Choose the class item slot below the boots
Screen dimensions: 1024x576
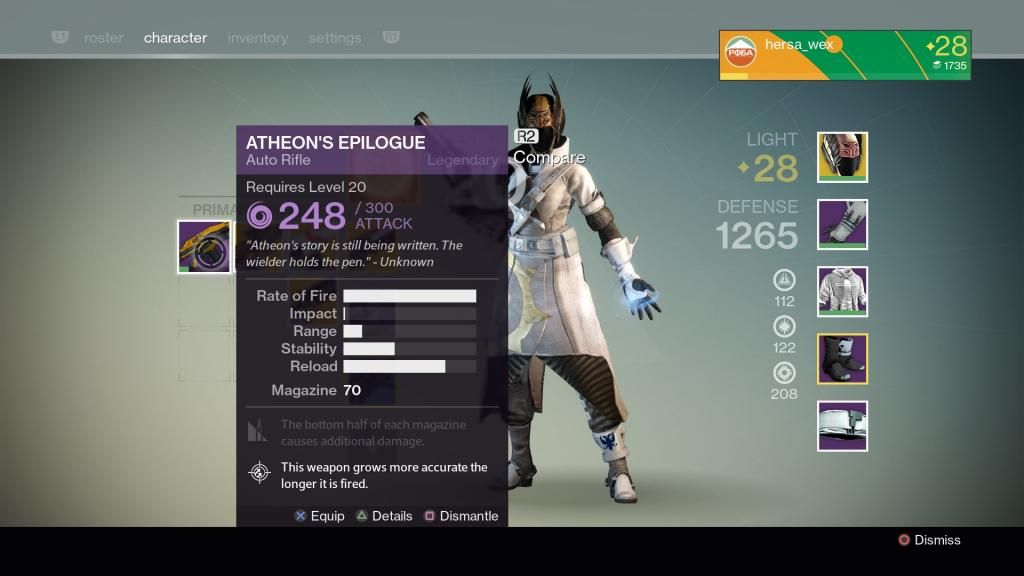[x=842, y=426]
